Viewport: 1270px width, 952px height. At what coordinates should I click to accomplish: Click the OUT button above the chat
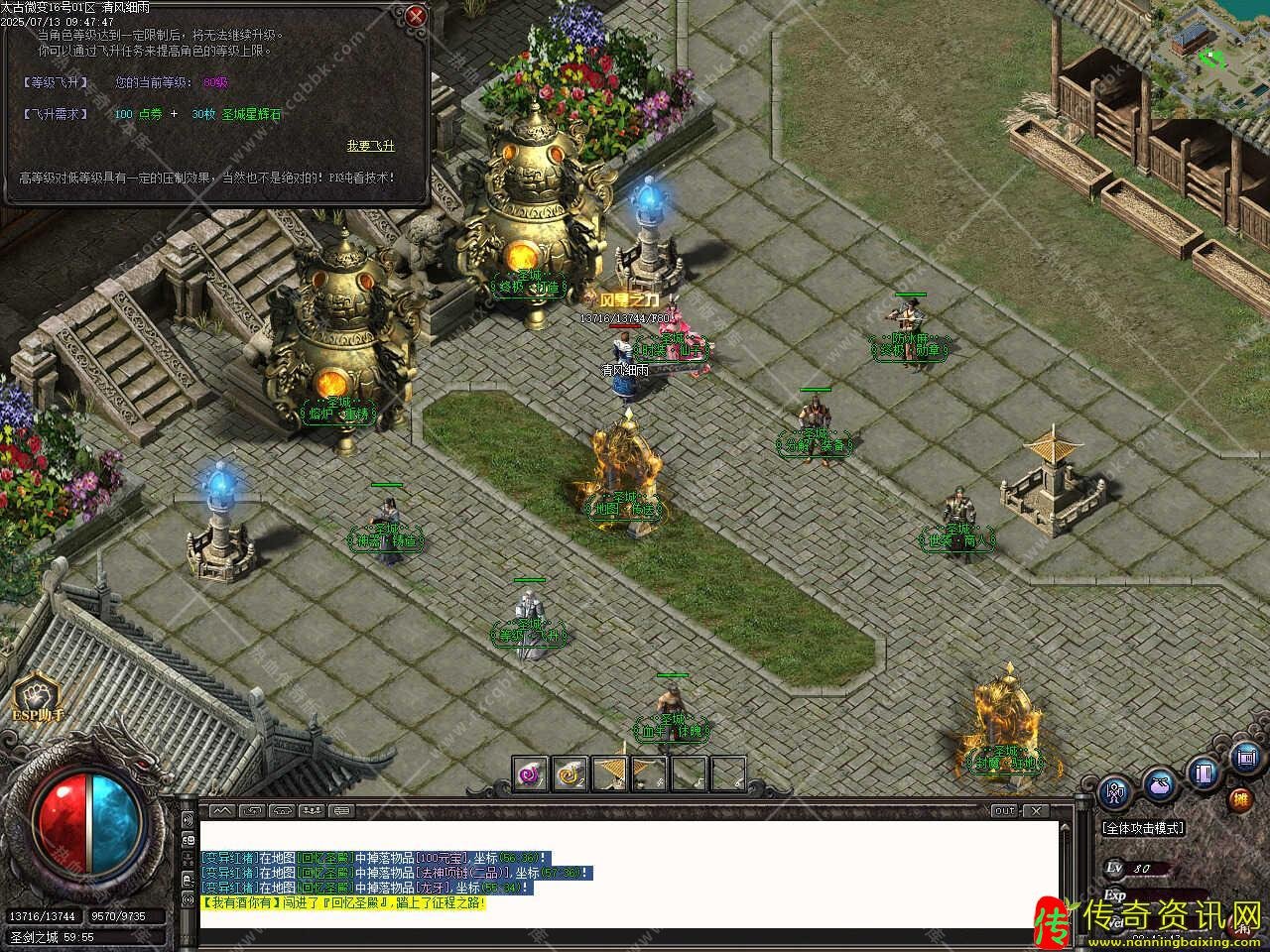point(1005,811)
